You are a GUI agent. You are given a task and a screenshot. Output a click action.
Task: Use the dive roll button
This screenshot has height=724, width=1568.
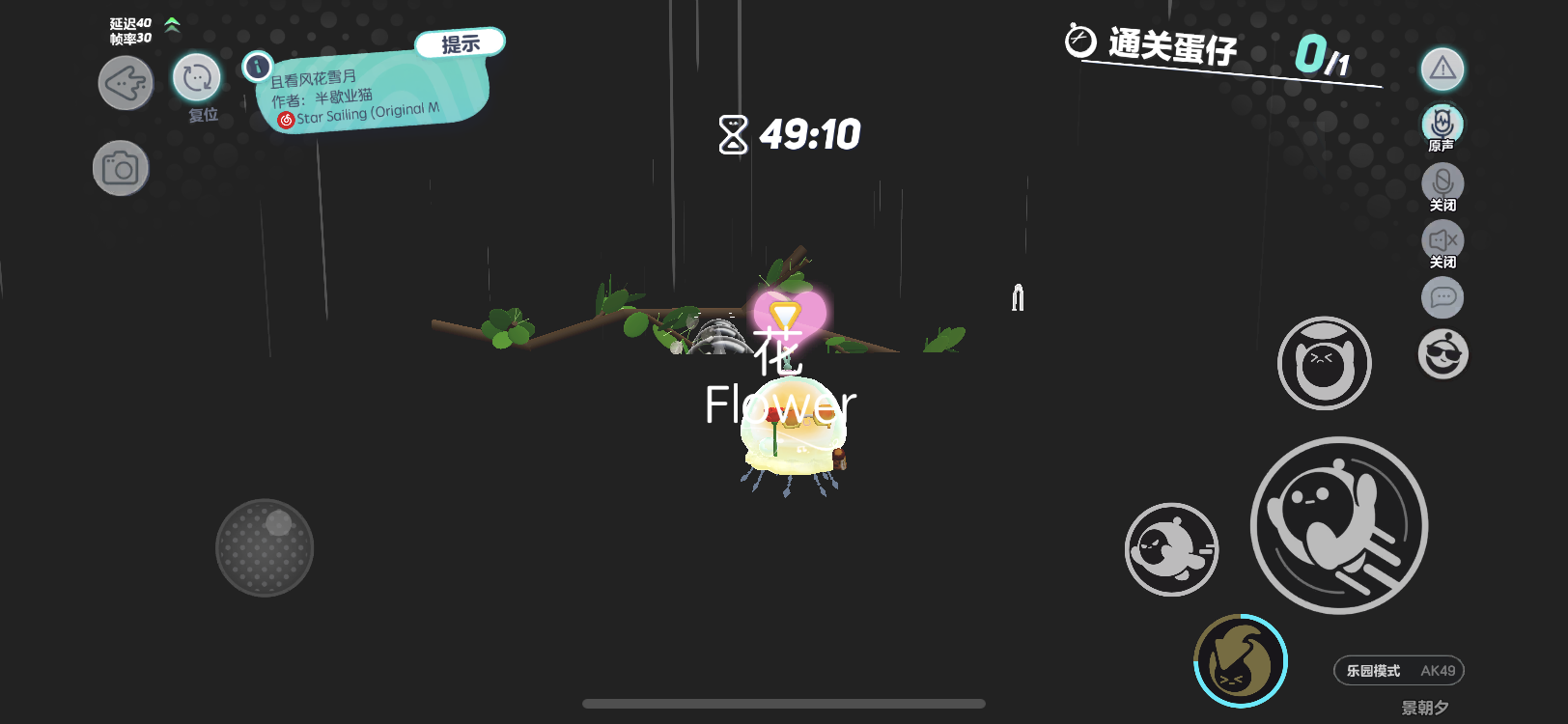(1171, 549)
